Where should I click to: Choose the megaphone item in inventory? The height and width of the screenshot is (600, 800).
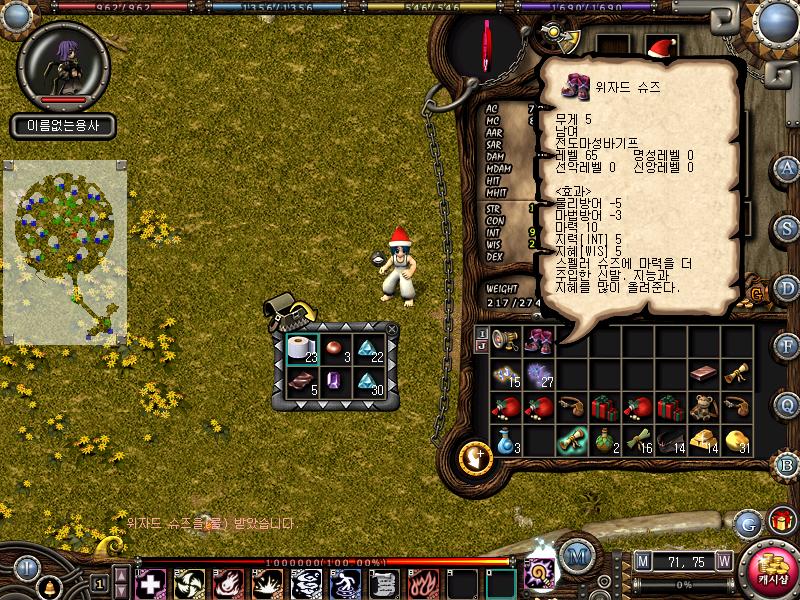505,340
